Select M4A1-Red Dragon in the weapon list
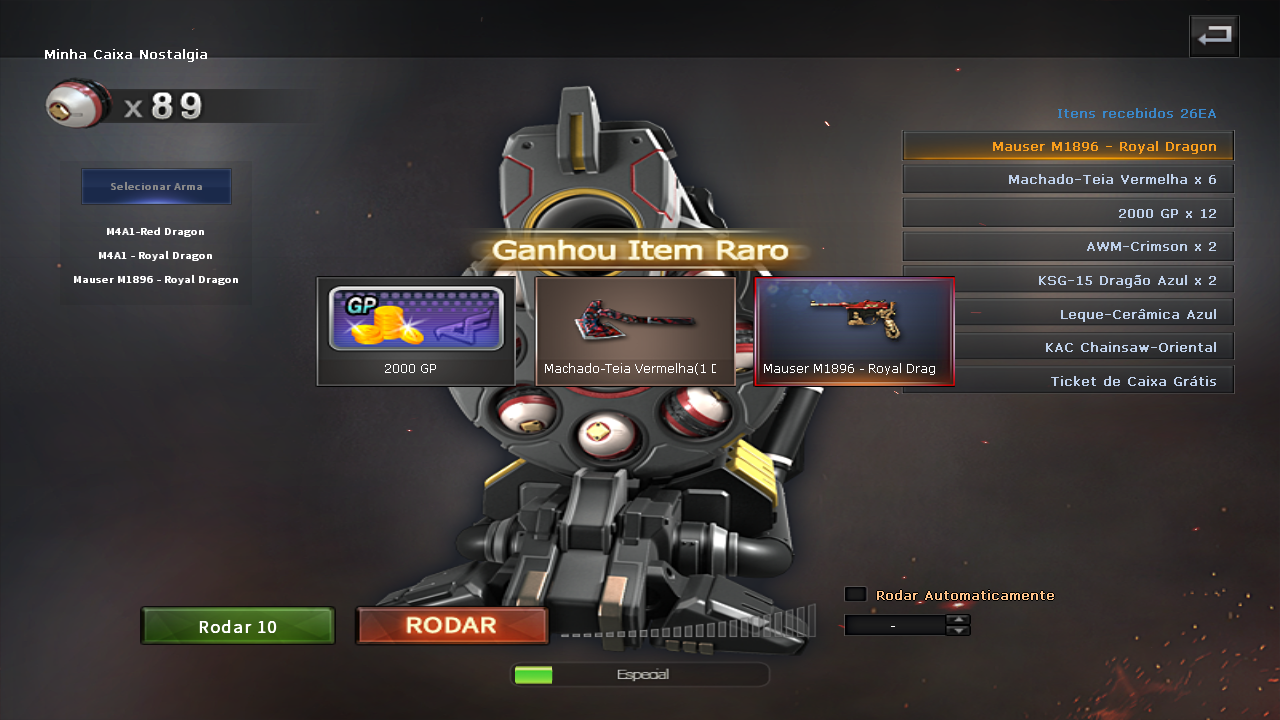The height and width of the screenshot is (720, 1280). pos(155,232)
